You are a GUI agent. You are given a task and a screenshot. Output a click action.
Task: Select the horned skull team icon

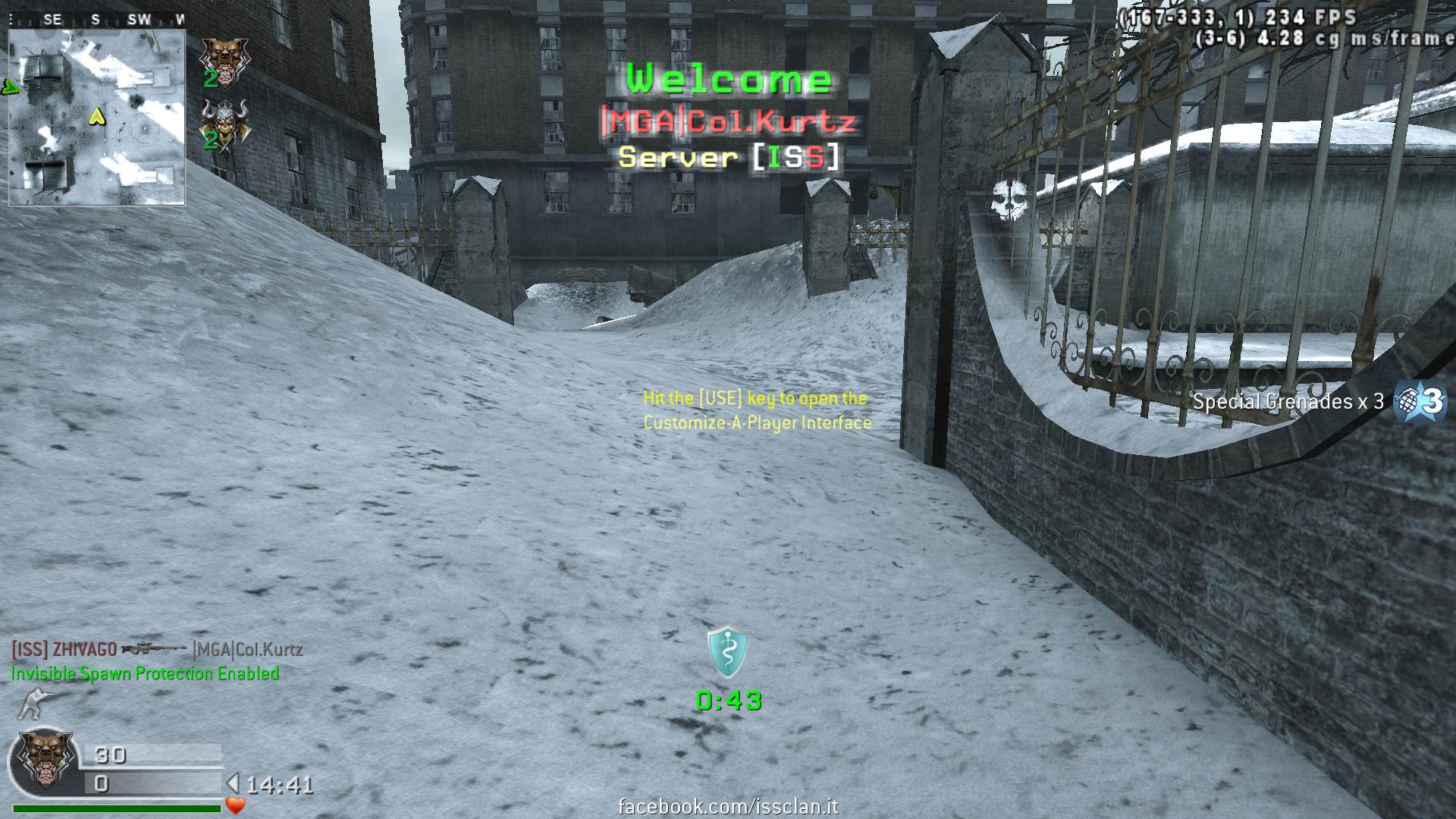(223, 121)
